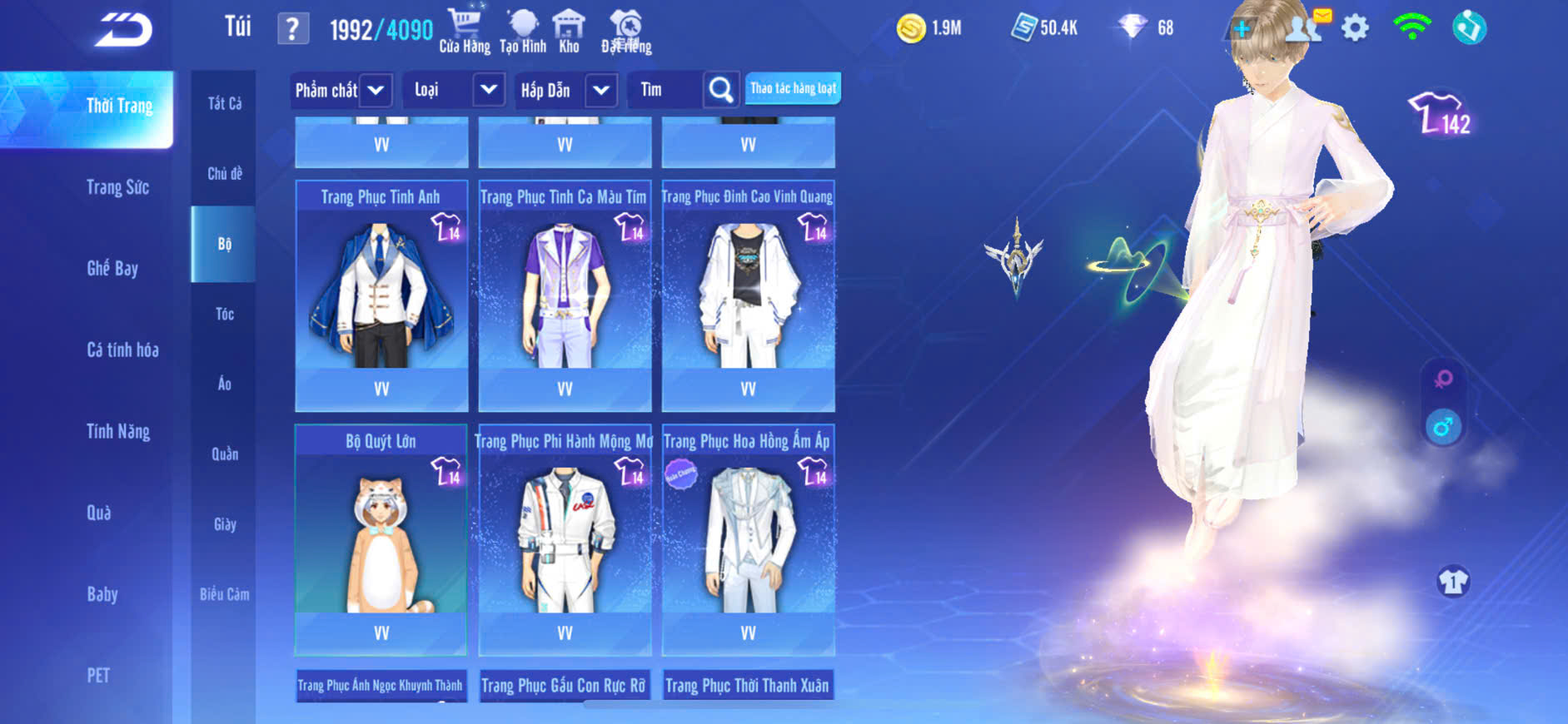Select the Tất Cả sub-tab
The image size is (1568, 724).
[224, 103]
